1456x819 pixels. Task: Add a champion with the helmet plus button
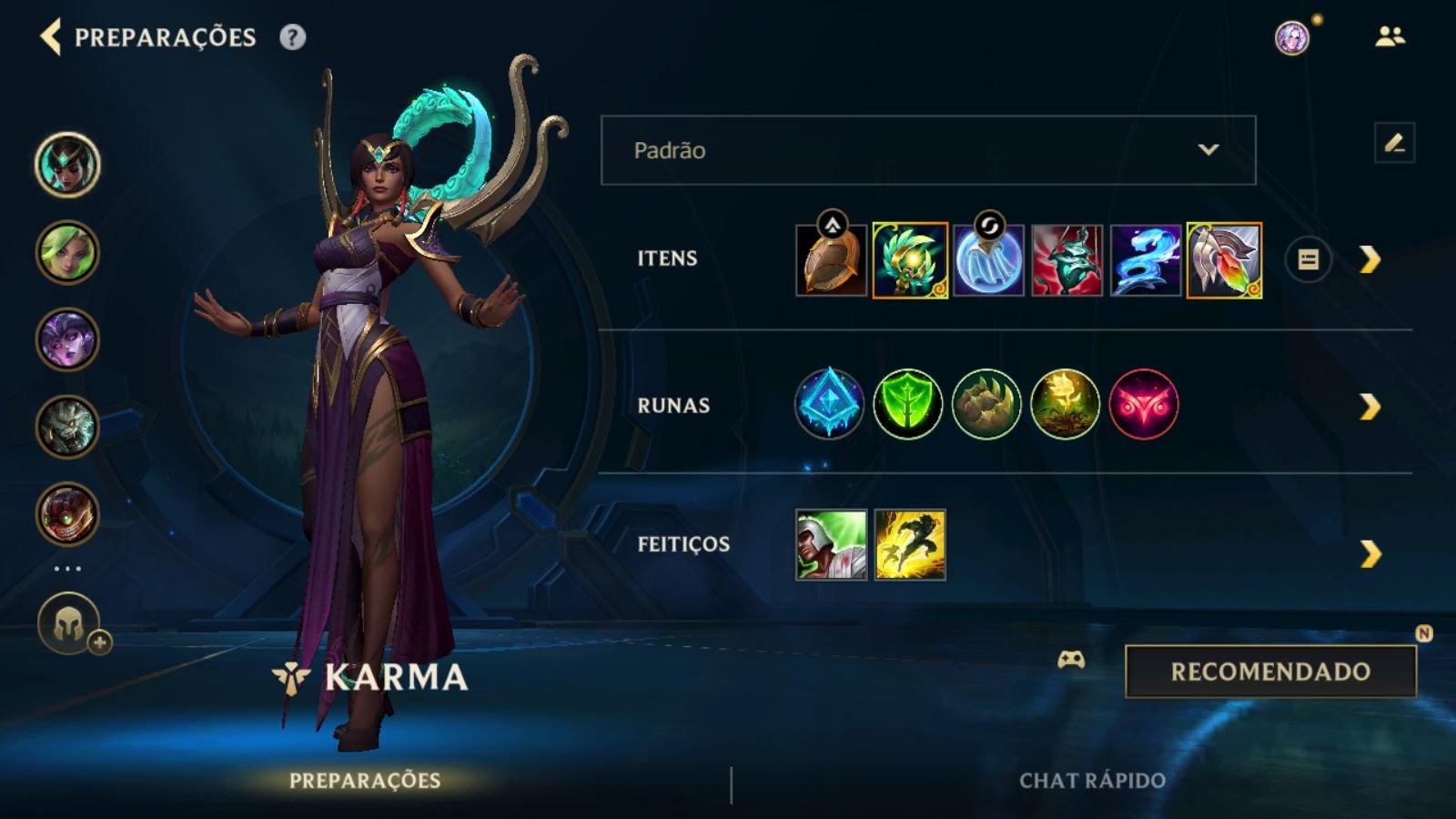pos(69,625)
